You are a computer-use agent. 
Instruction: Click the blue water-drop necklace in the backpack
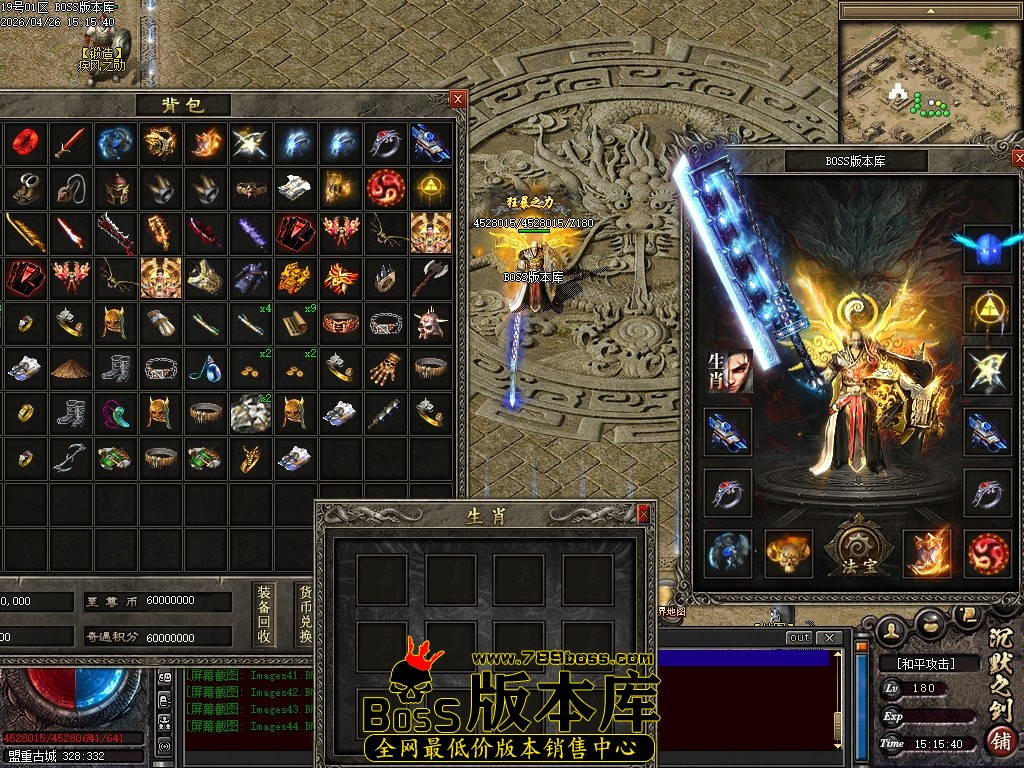tap(205, 368)
